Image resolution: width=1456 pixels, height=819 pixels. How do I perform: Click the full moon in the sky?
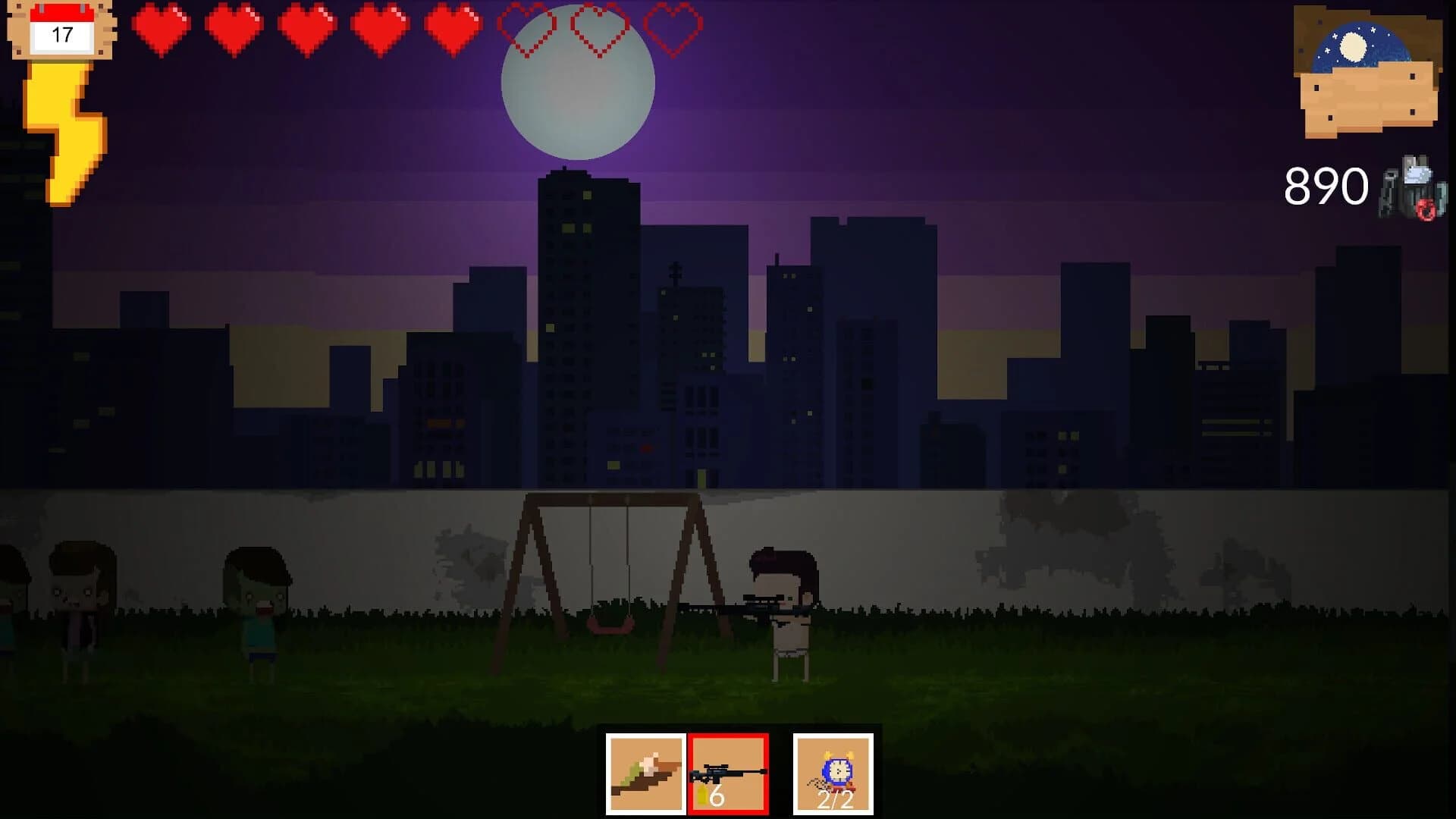tap(578, 85)
